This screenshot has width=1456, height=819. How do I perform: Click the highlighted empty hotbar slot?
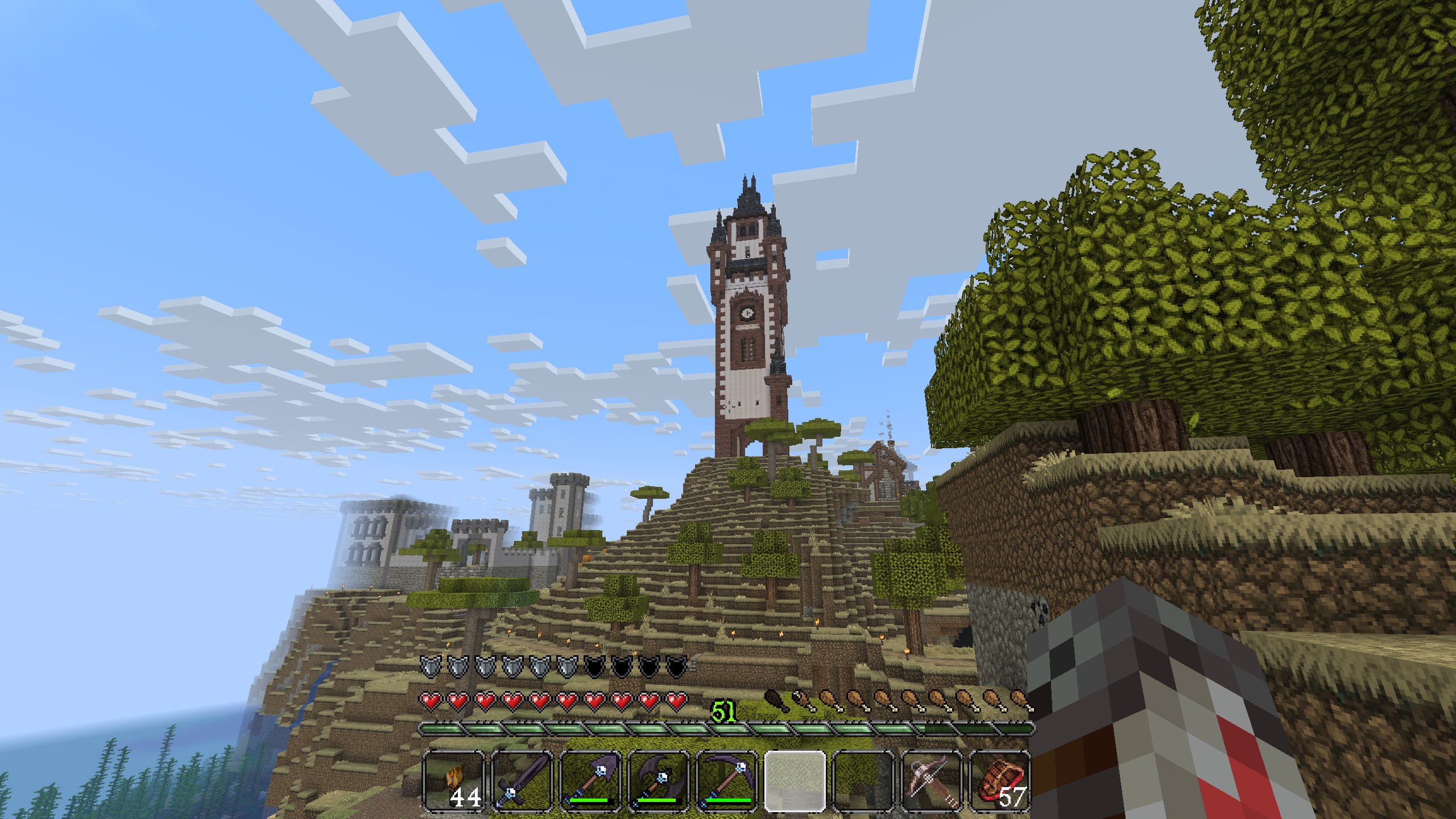click(795, 780)
